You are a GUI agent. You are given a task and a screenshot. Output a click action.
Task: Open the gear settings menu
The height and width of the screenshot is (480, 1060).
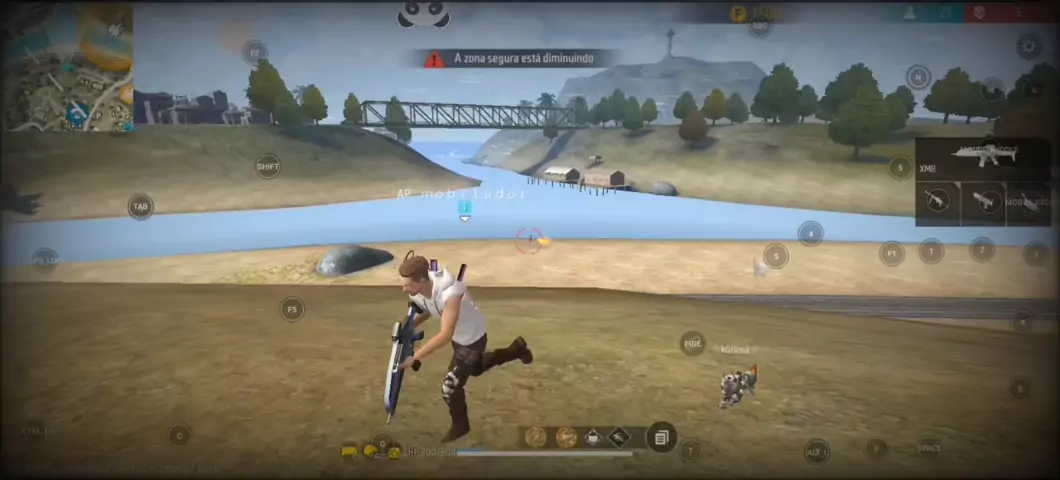tap(1029, 45)
